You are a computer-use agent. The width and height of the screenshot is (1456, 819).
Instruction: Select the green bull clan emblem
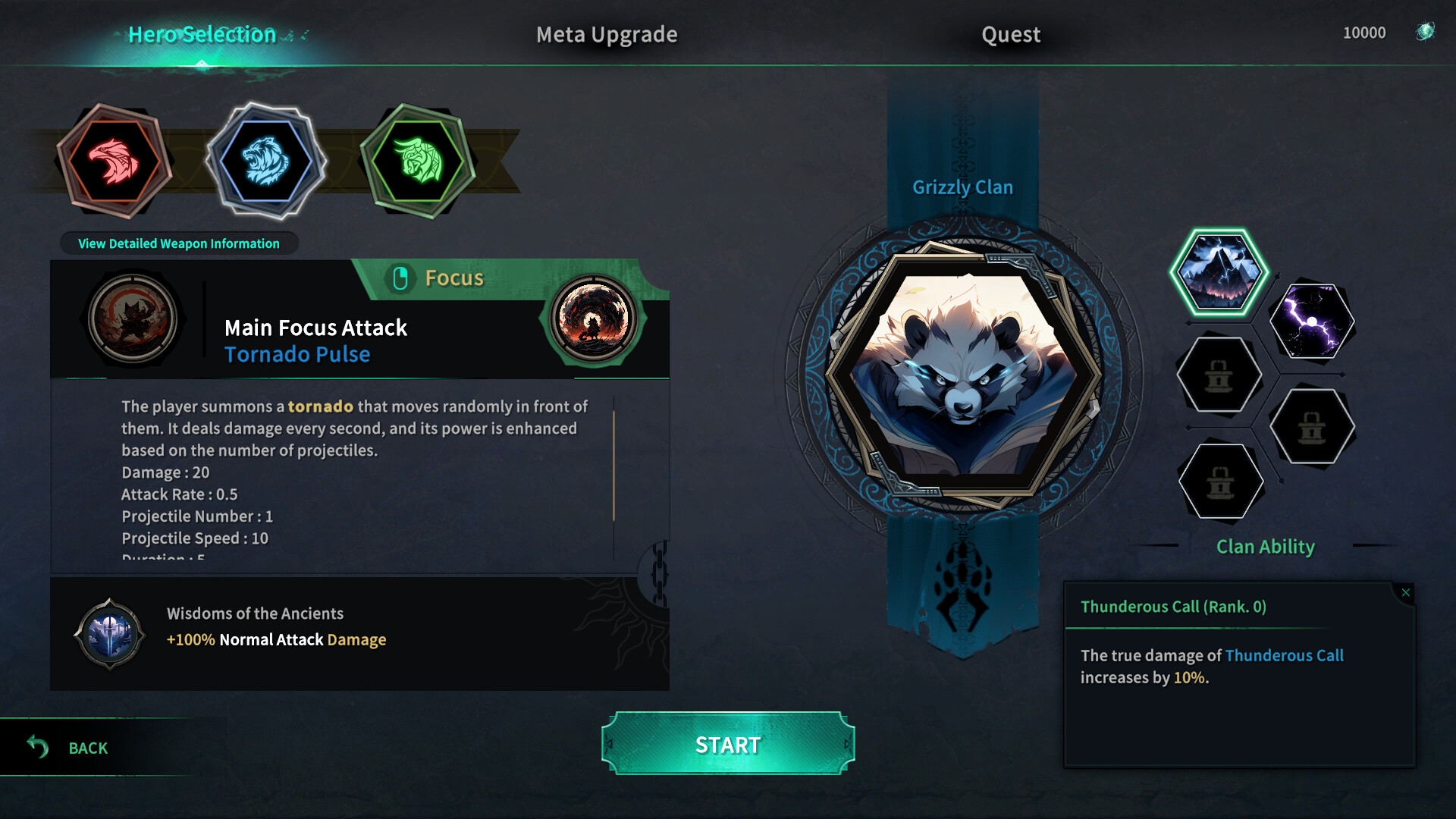418,160
